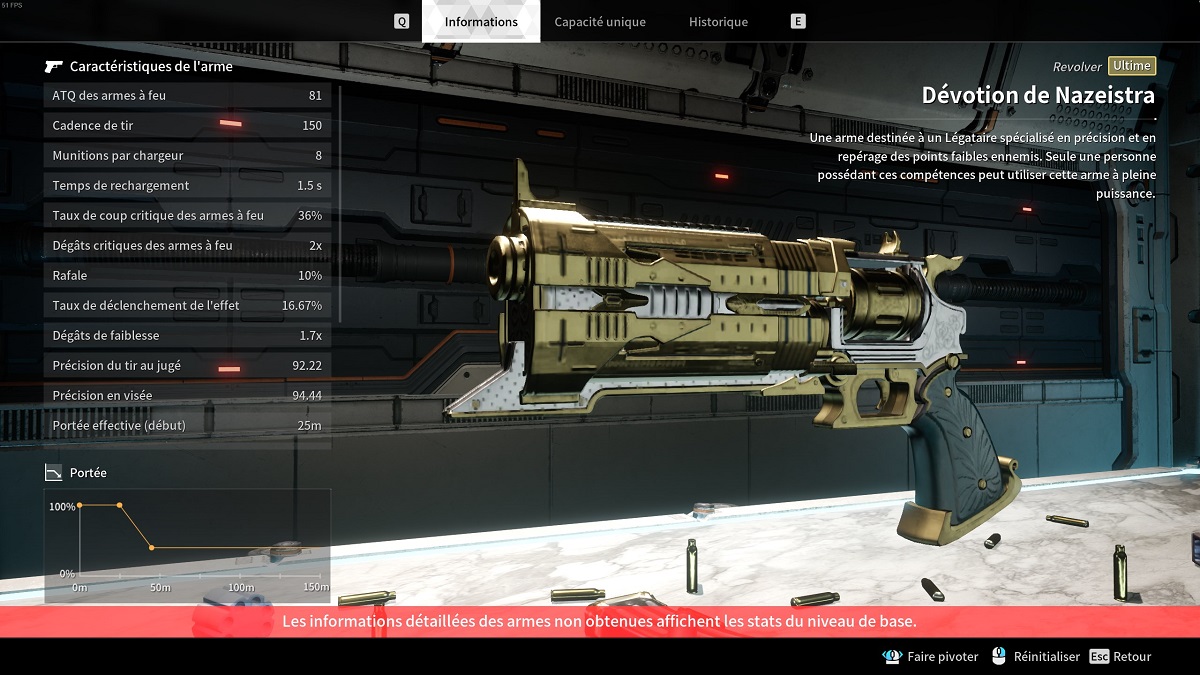Viewport: 1200px width, 675px height.
Task: Click the Rafale stat row
Action: [187, 276]
